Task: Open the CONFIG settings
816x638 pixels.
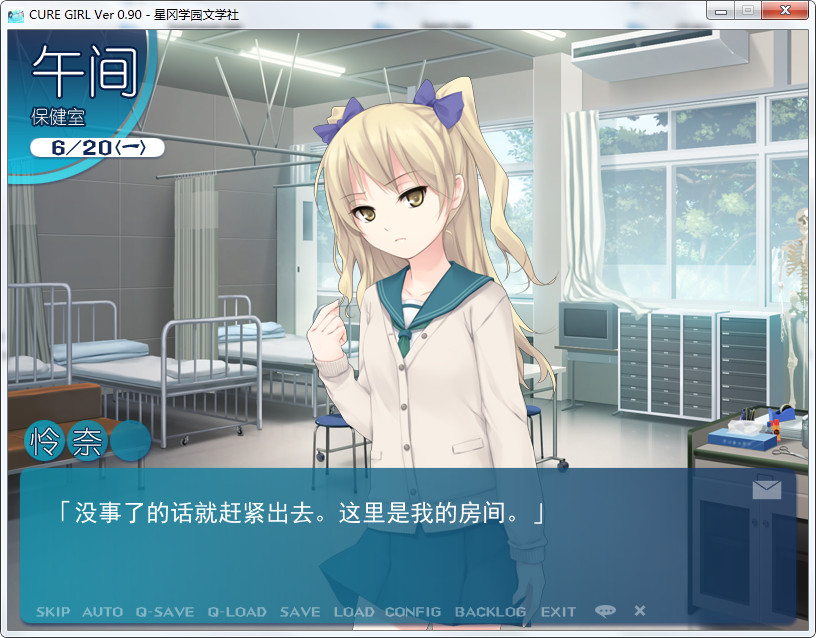Action: point(413,611)
